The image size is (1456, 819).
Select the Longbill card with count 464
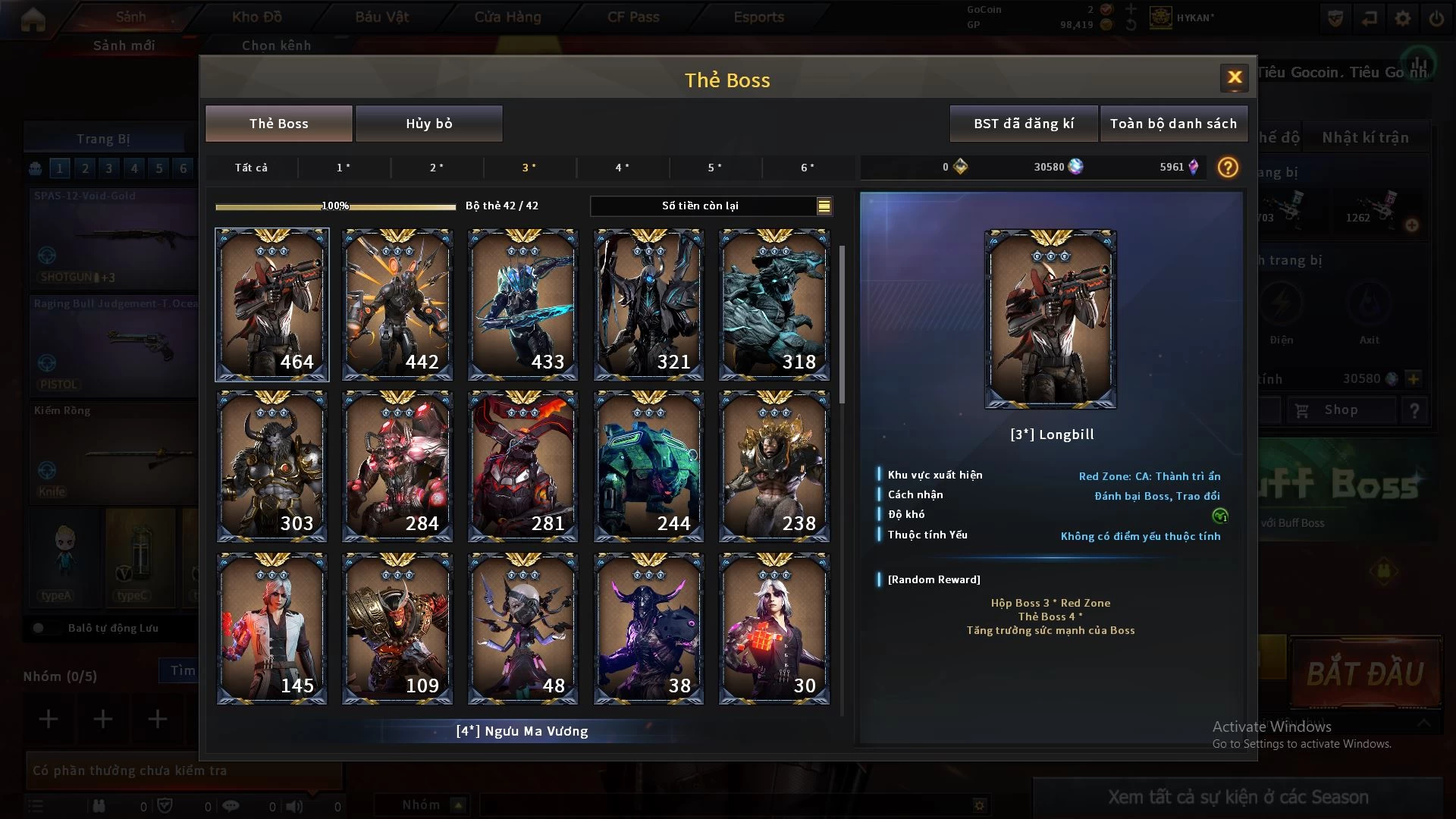click(272, 305)
